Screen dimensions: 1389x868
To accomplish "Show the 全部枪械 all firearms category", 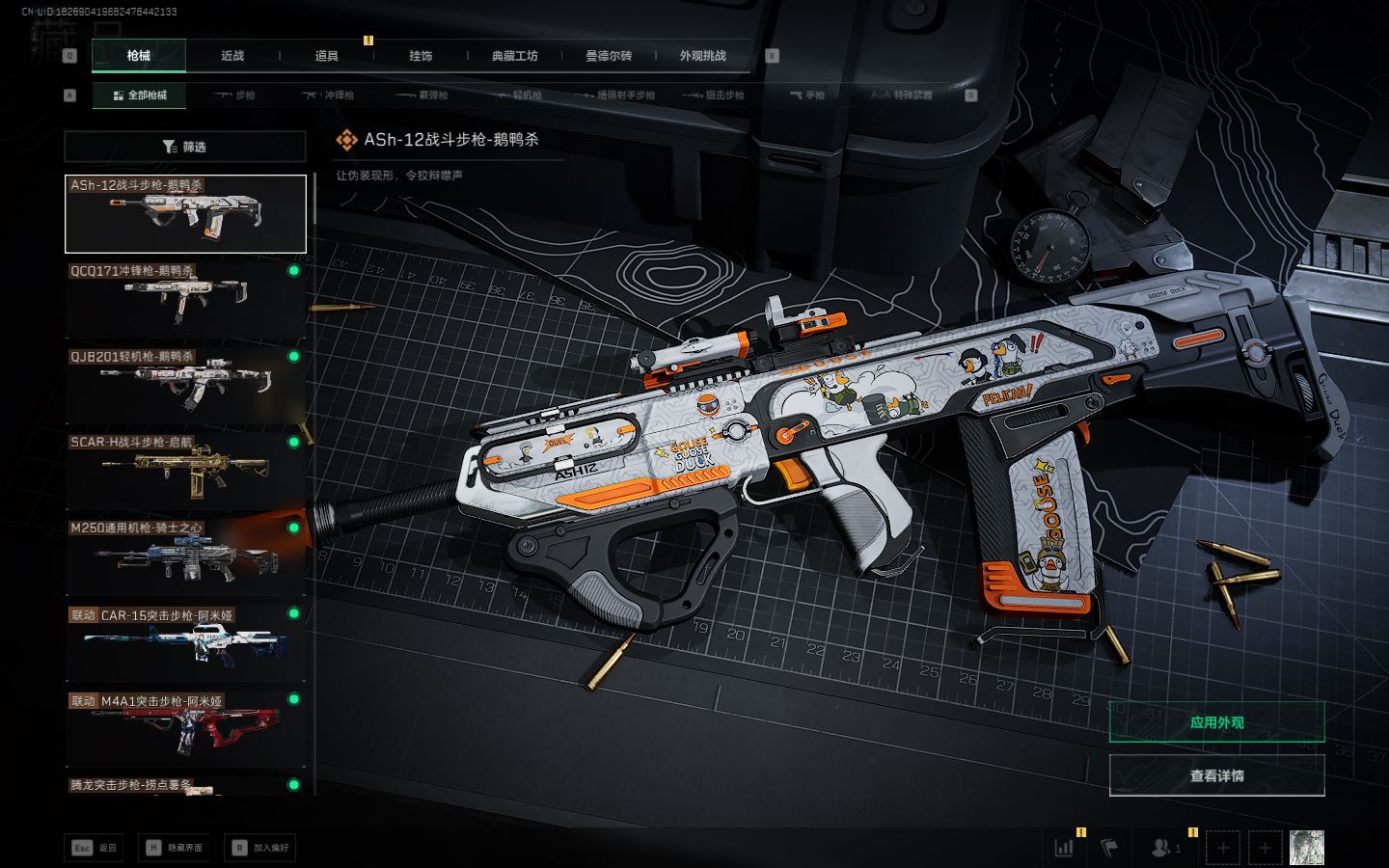I will click(x=140, y=95).
